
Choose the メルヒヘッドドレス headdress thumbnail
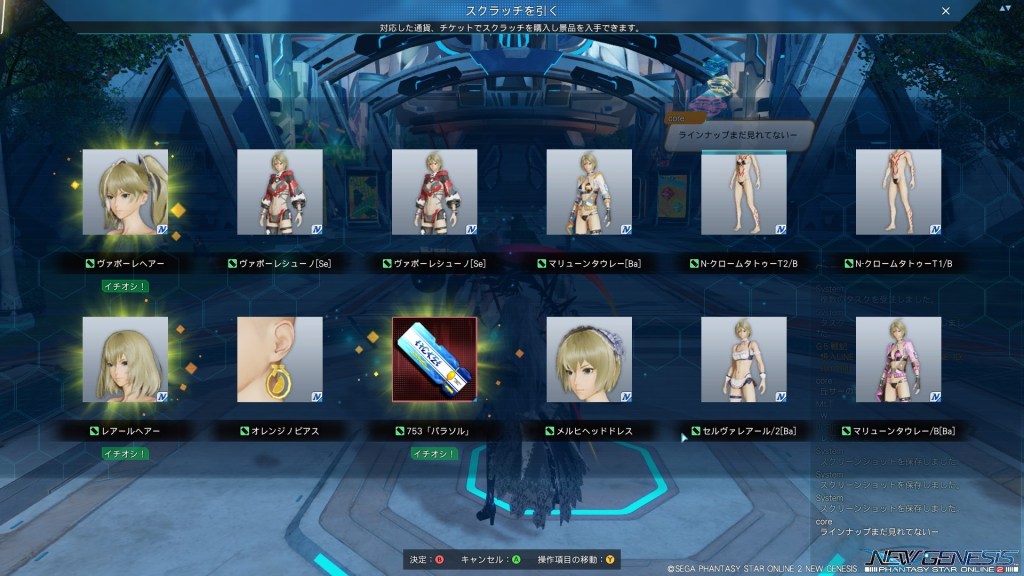pyautogui.click(x=589, y=359)
